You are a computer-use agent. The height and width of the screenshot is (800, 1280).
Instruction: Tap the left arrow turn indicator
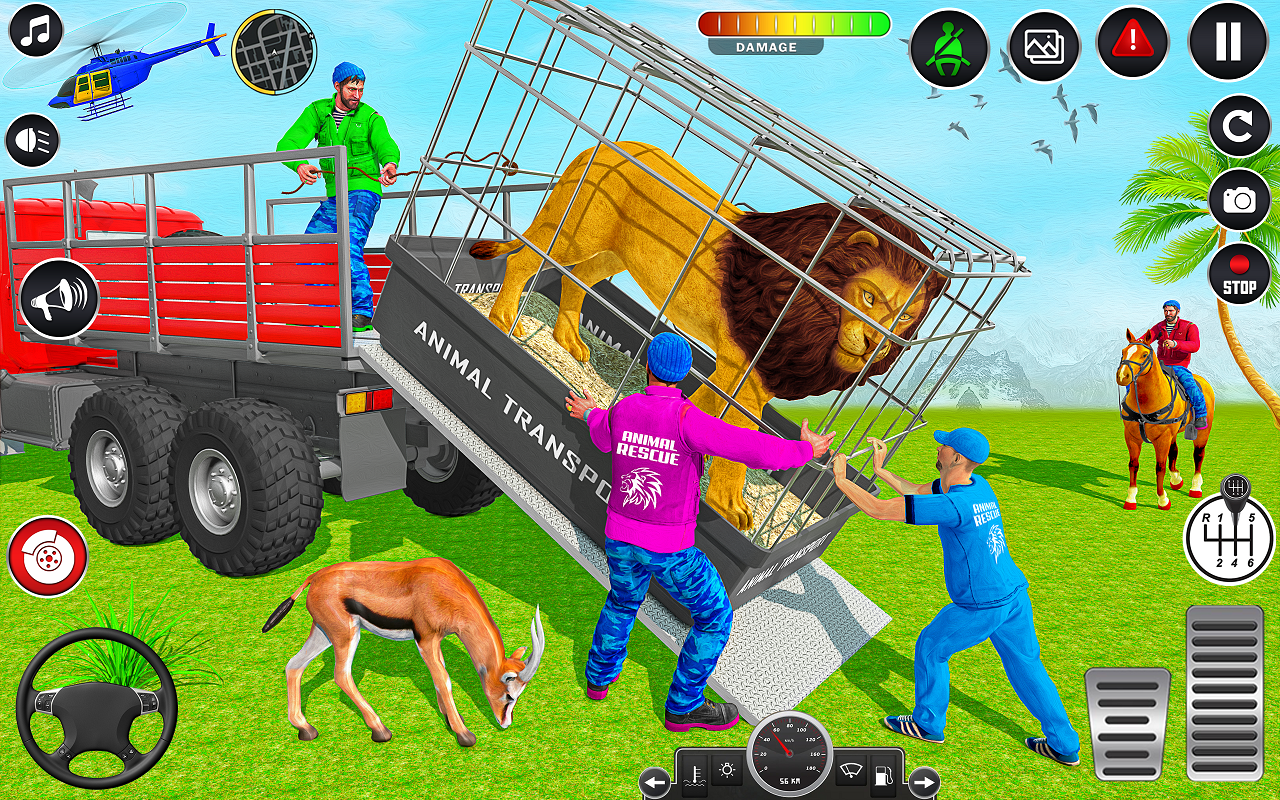click(x=655, y=782)
